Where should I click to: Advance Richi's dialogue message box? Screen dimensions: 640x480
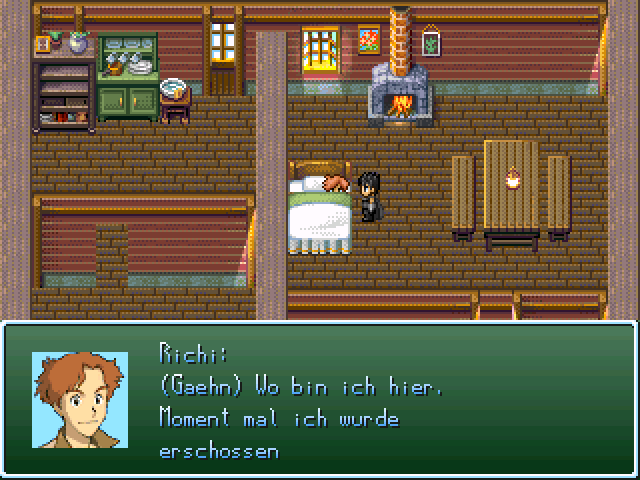click(x=380, y=400)
